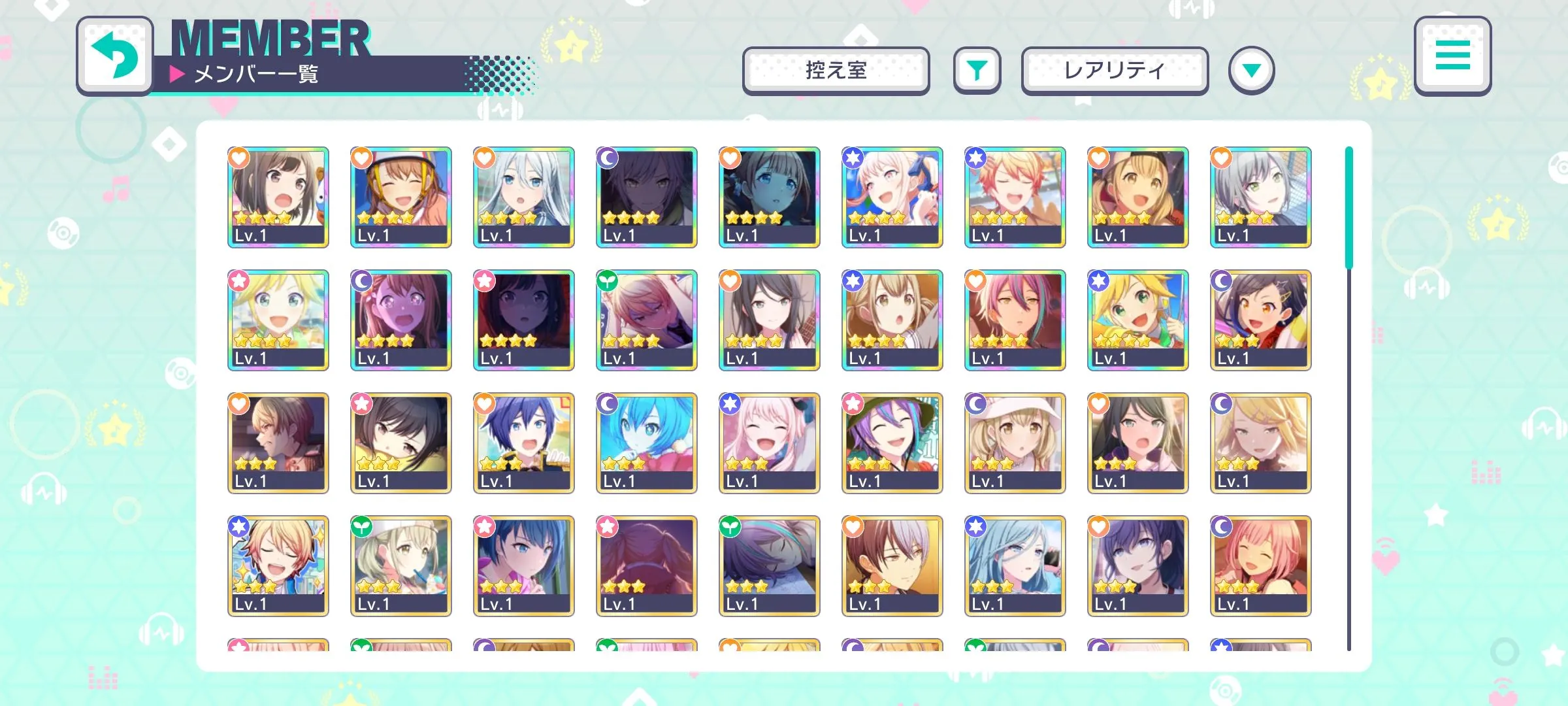
Task: Pick the teal-haired Miku three-star card
Action: [647, 443]
